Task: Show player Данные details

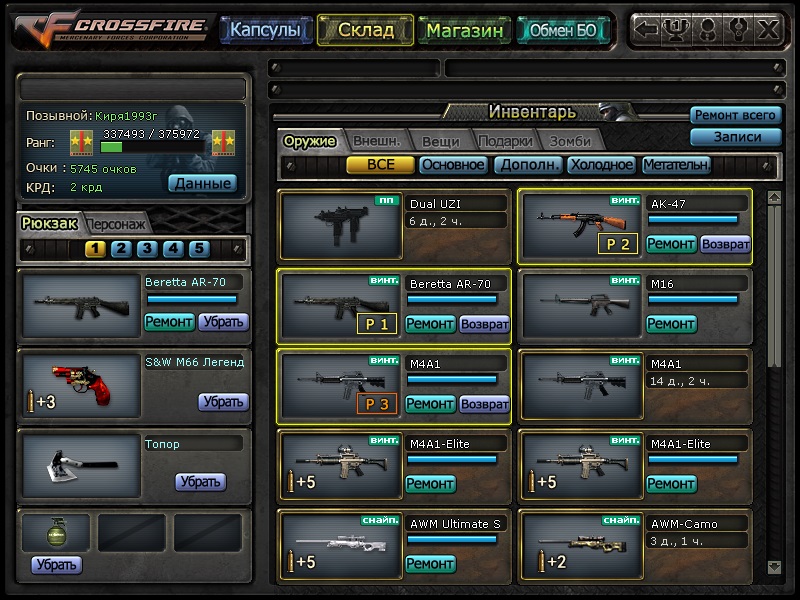Action: (202, 183)
